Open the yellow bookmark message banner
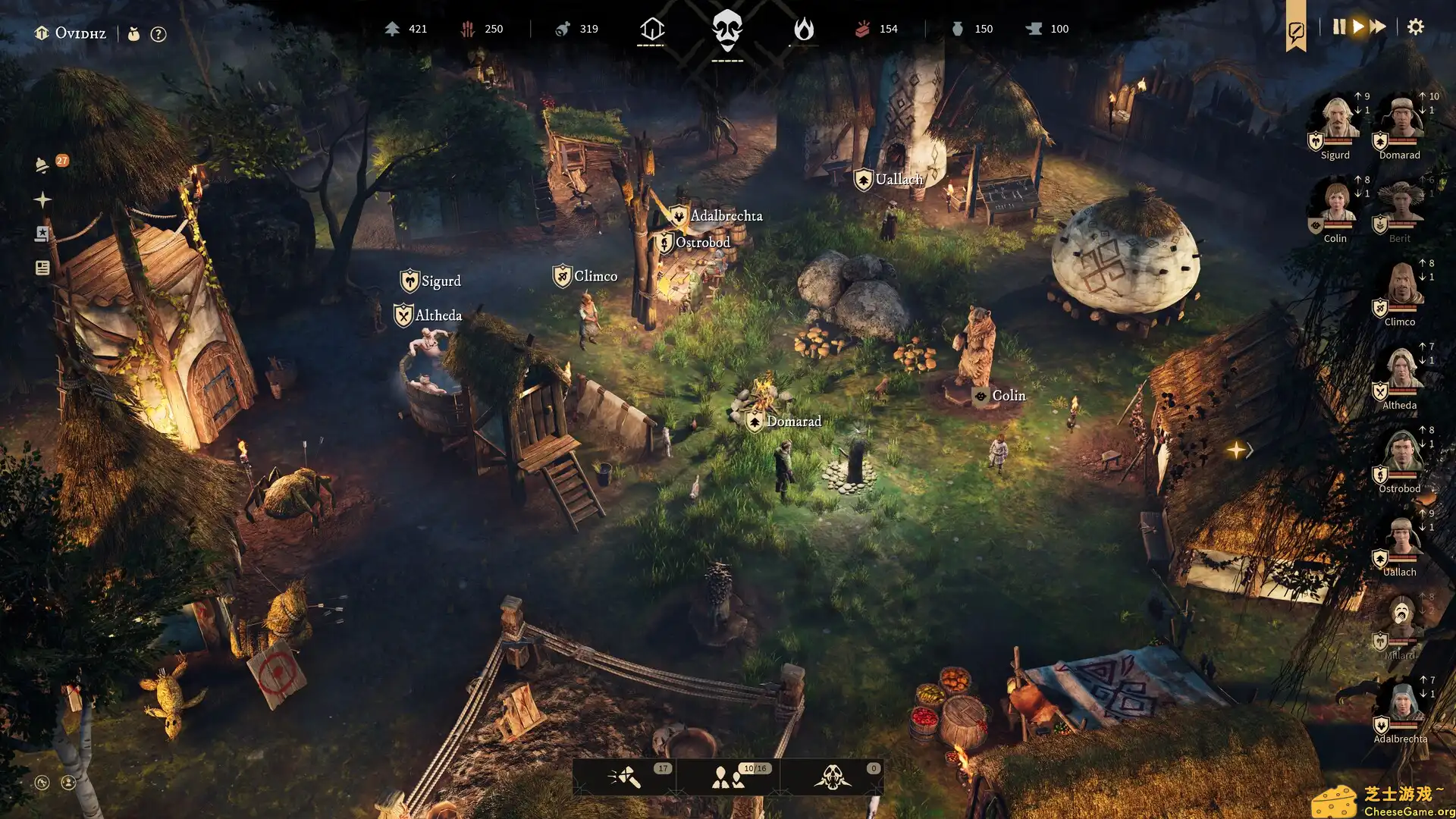This screenshot has width=1456, height=819. (x=1295, y=30)
